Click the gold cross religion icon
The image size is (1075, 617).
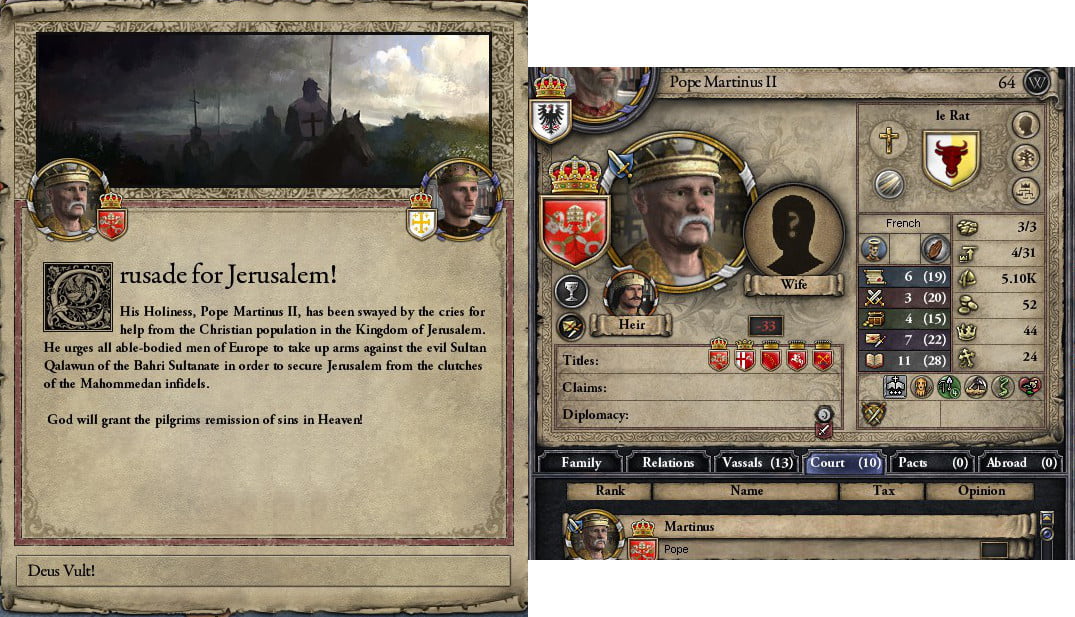click(886, 139)
